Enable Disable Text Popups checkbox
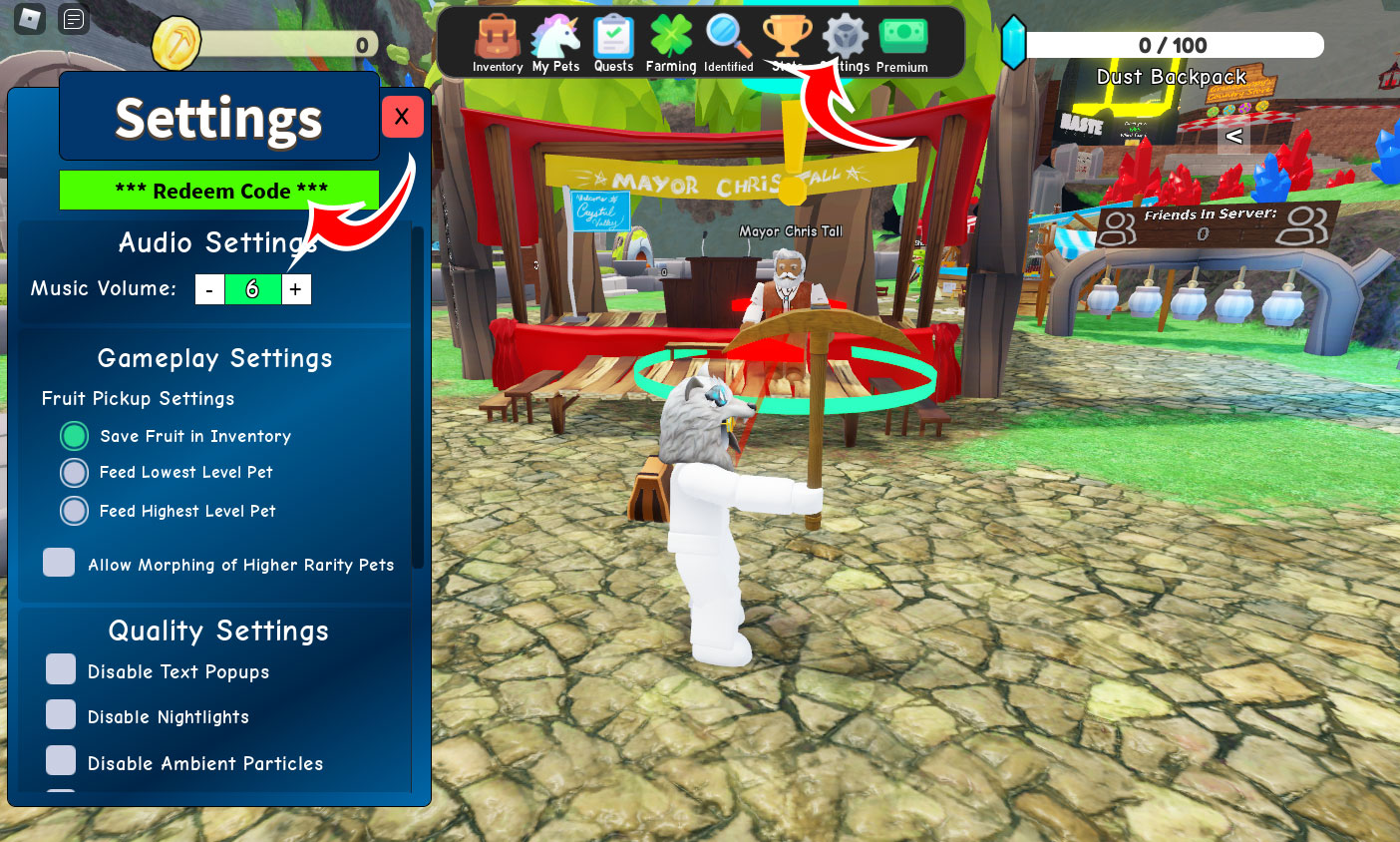The height and width of the screenshot is (842, 1400). click(x=61, y=669)
